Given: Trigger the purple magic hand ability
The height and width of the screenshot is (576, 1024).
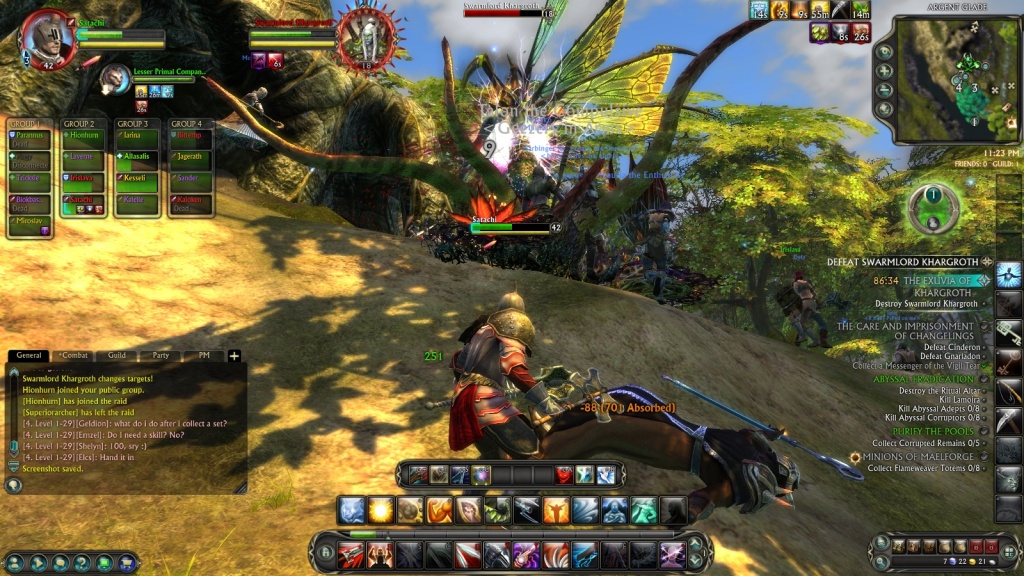Looking at the screenshot, I should pos(527,554).
